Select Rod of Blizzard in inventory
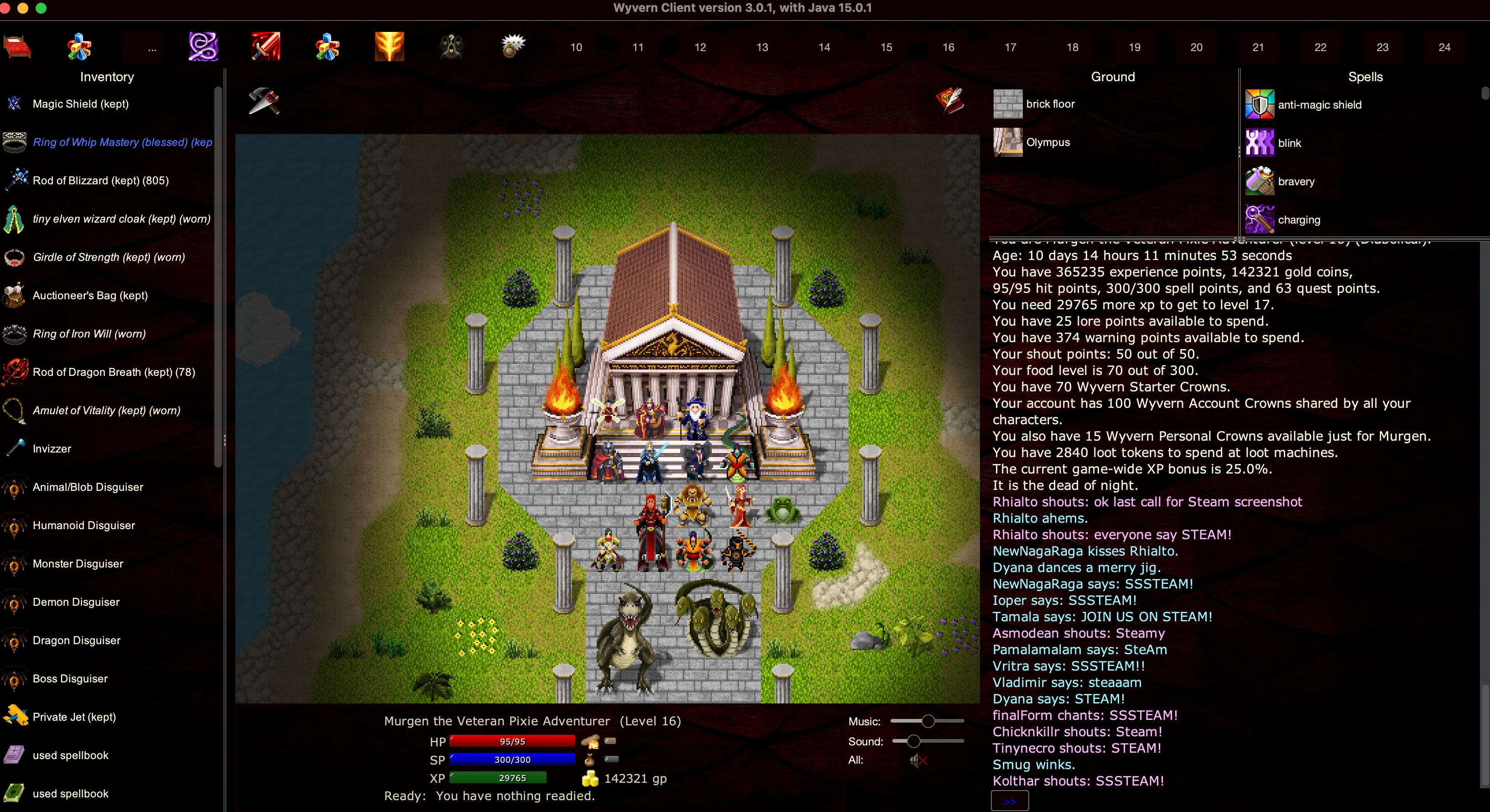This screenshot has width=1490, height=812. click(x=100, y=181)
